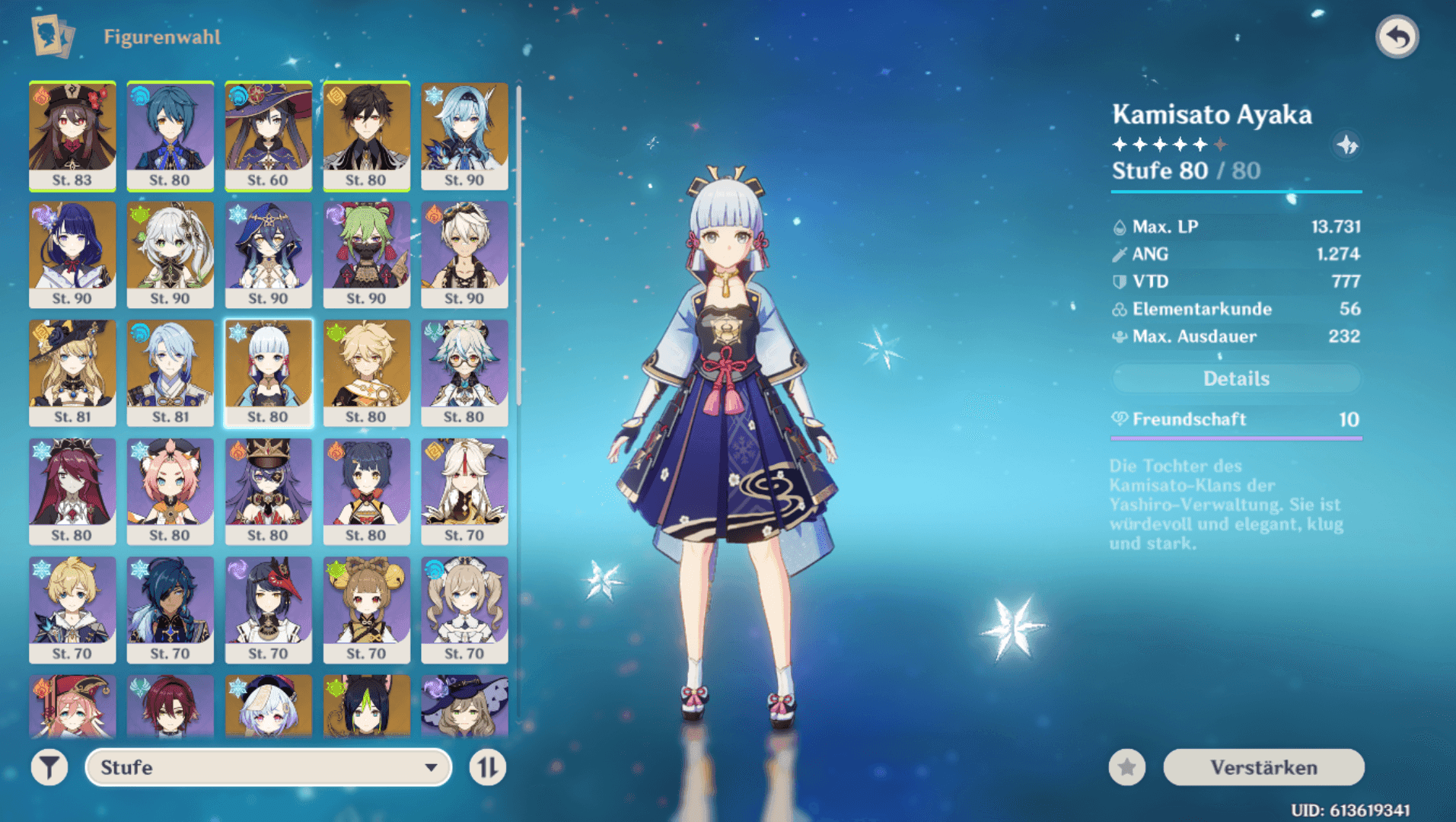
Task: Click the Elementarkunde stat icon
Action: point(1119,309)
